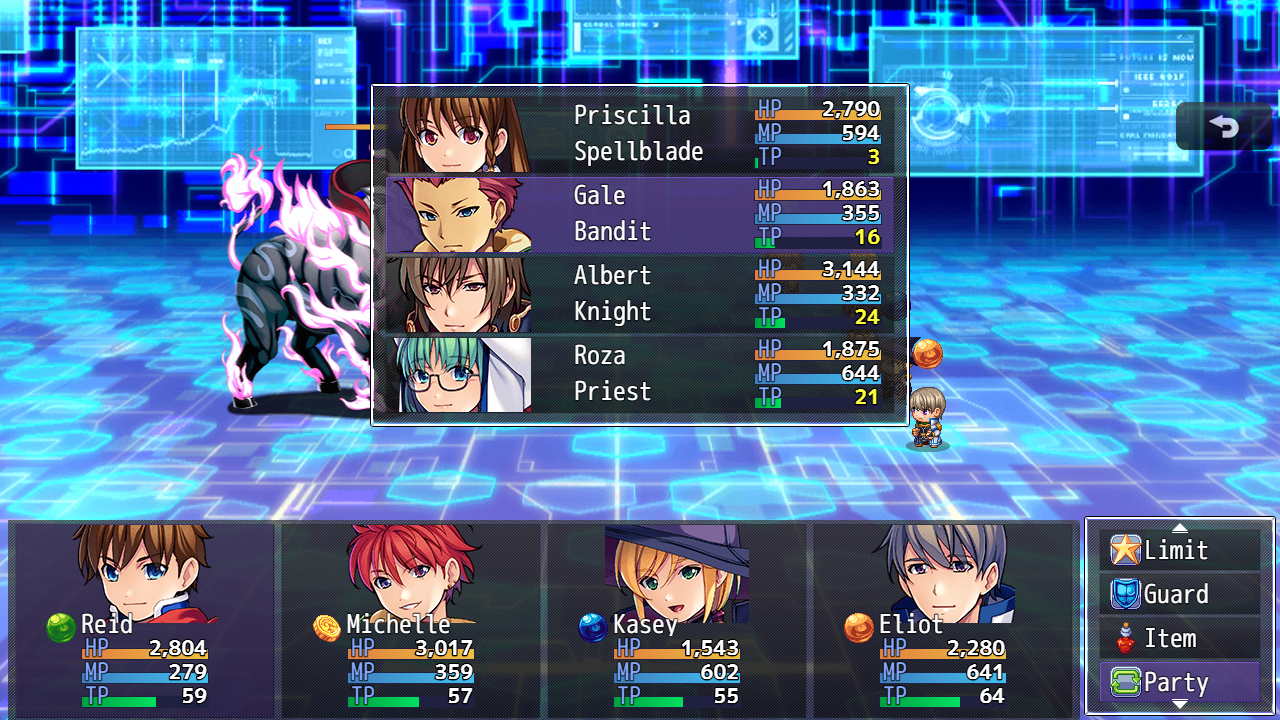The height and width of the screenshot is (720, 1280).
Task: Select Roza the Priest row
Action: click(640, 374)
